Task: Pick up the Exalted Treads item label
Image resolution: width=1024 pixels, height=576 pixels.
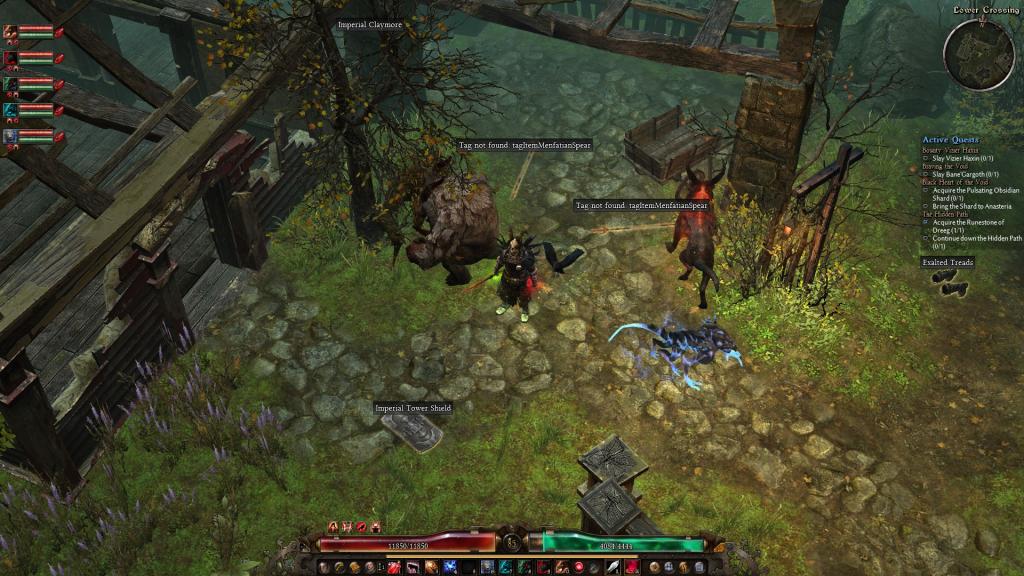Action: (x=947, y=263)
